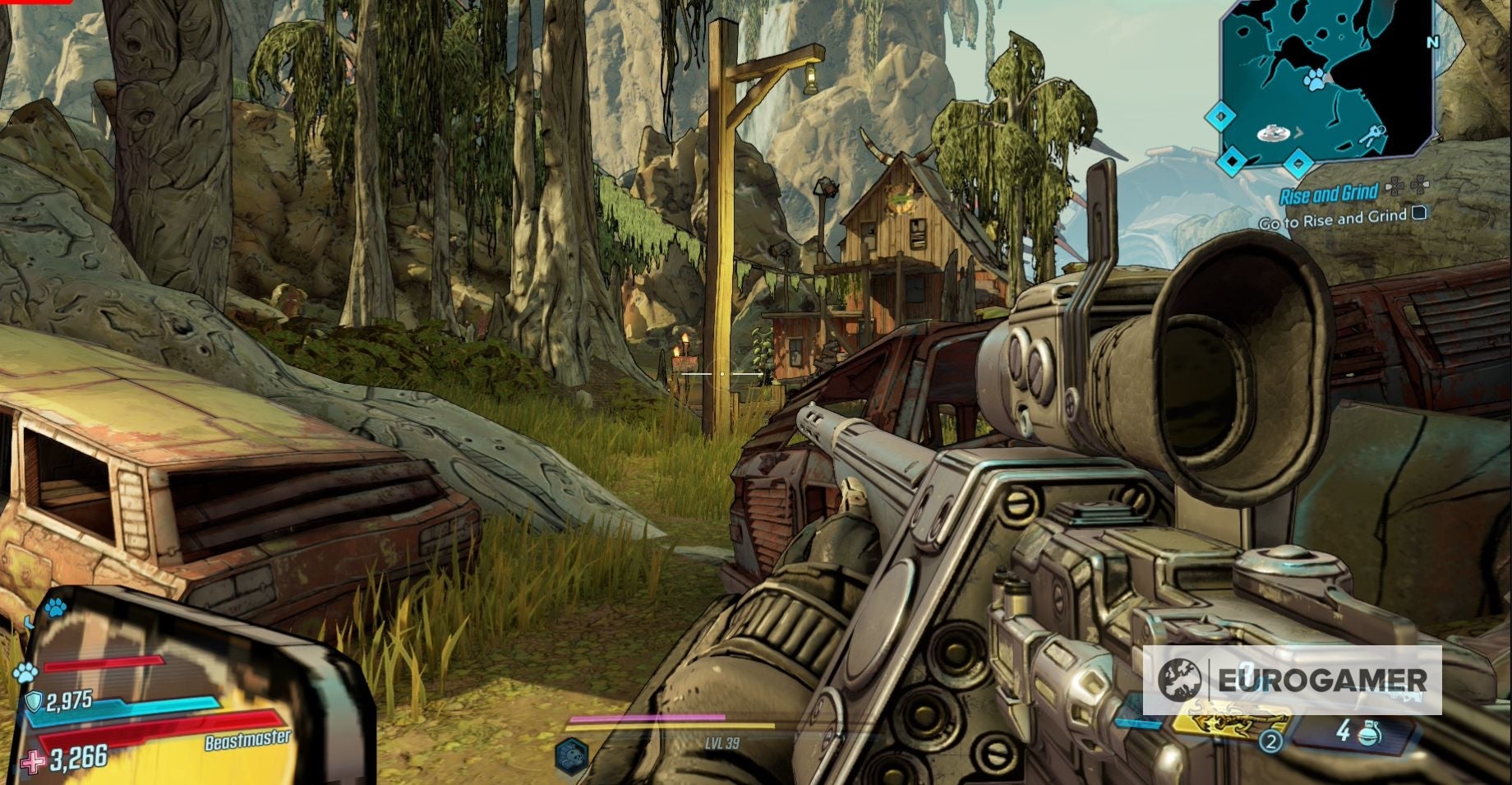Click the grenade icon showing 4 grenades
The image size is (1512, 785).
(1368, 734)
